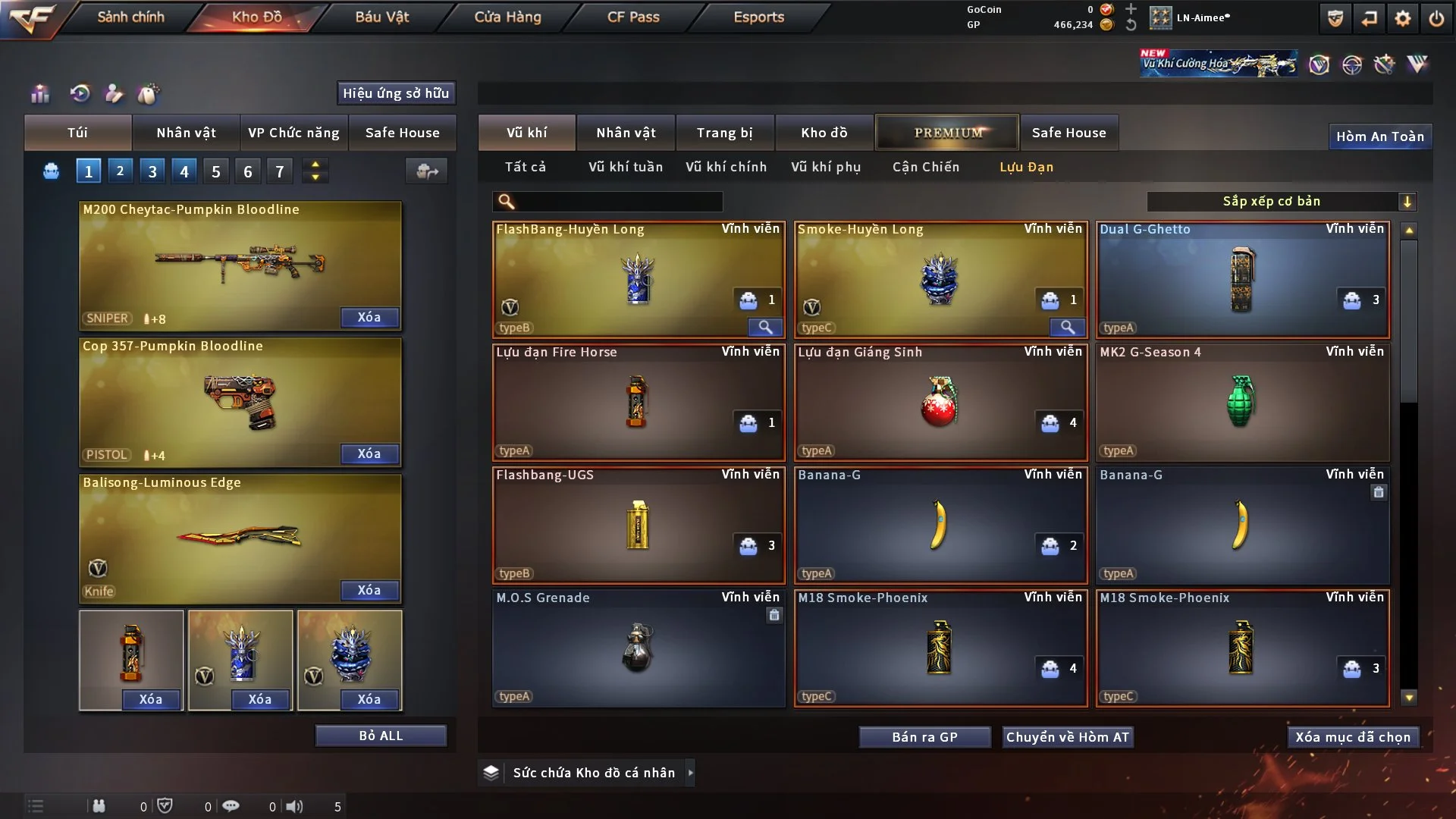The width and height of the screenshot is (1456, 819).
Task: Switch to the Cận Chiến melee filter
Action: tap(926, 167)
